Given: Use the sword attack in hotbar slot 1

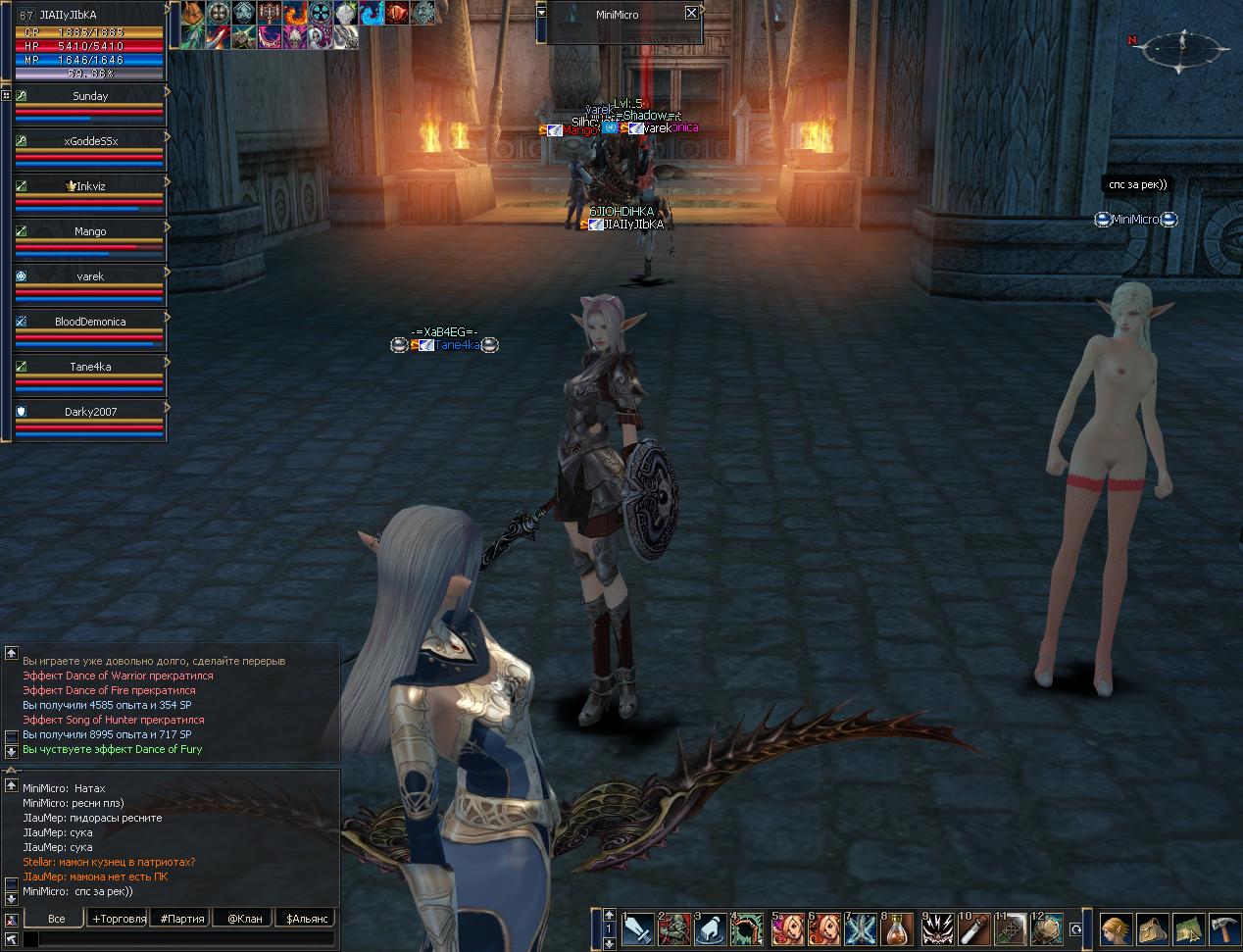Looking at the screenshot, I should 637,928.
